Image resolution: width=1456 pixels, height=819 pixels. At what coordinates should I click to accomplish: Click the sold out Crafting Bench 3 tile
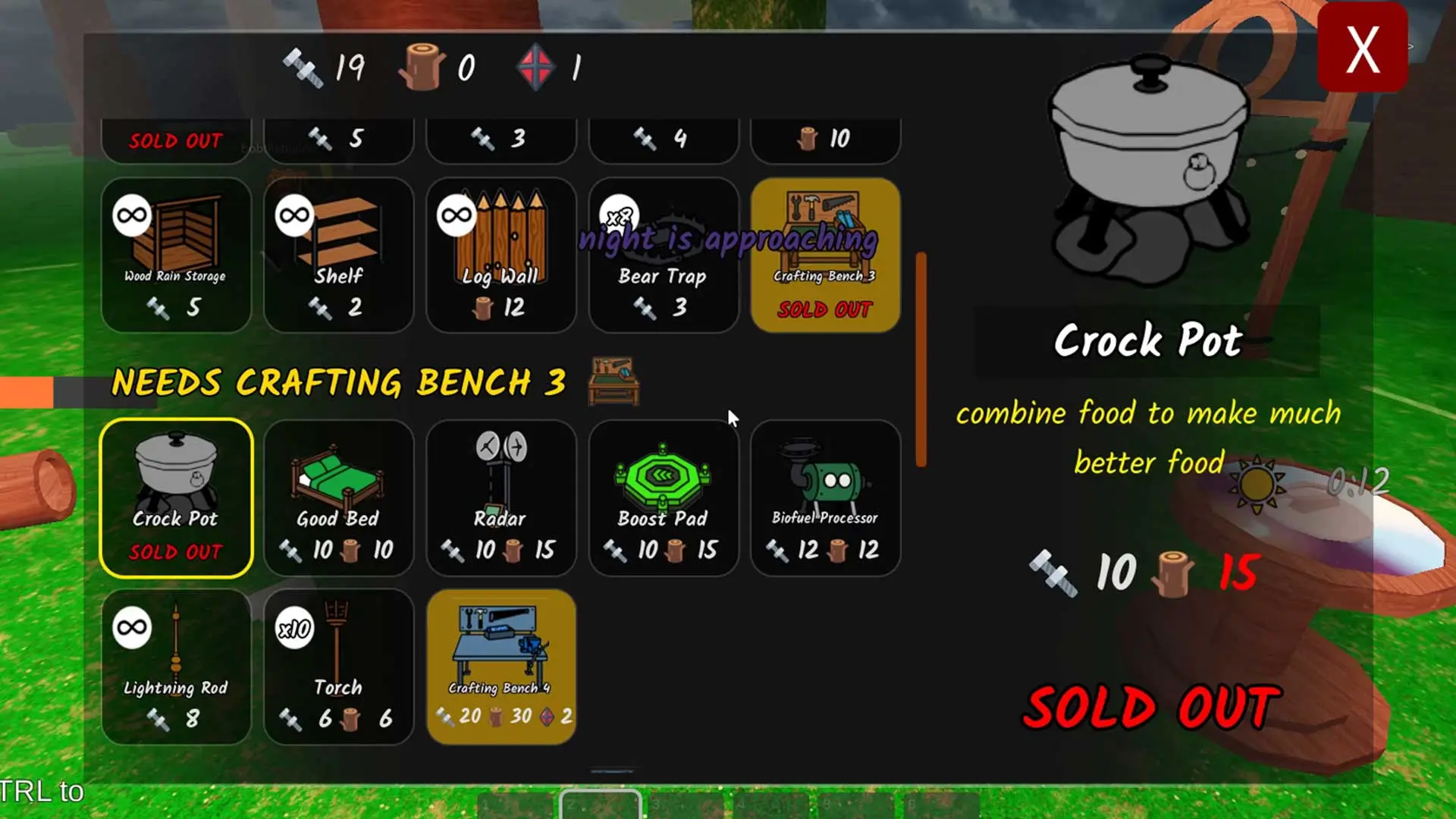pos(825,255)
